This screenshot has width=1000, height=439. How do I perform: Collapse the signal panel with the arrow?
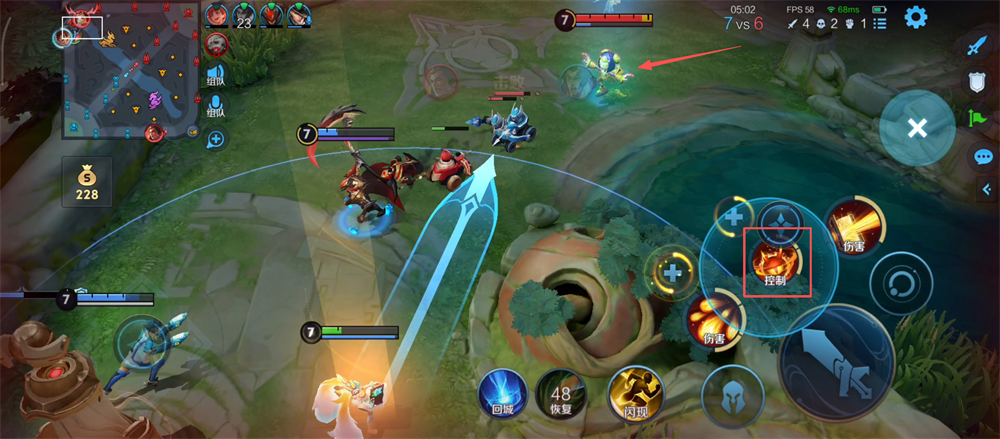986,188
